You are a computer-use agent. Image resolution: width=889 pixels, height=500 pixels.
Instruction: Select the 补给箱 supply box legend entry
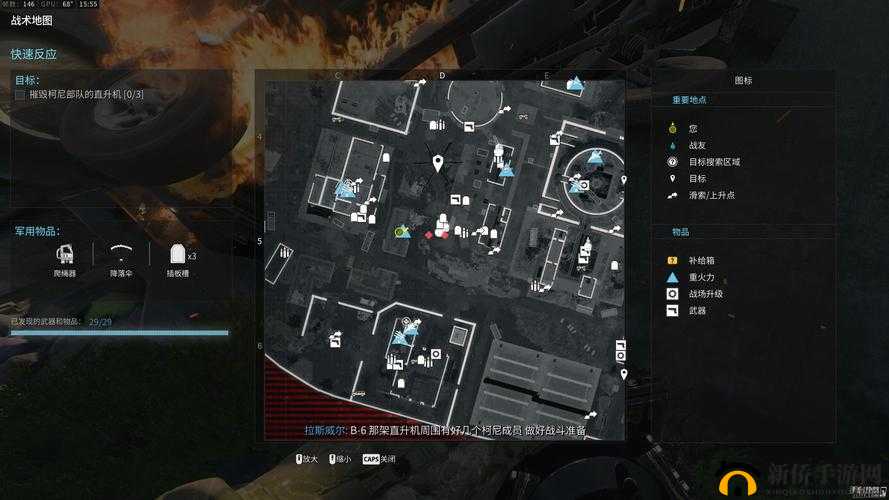700,261
